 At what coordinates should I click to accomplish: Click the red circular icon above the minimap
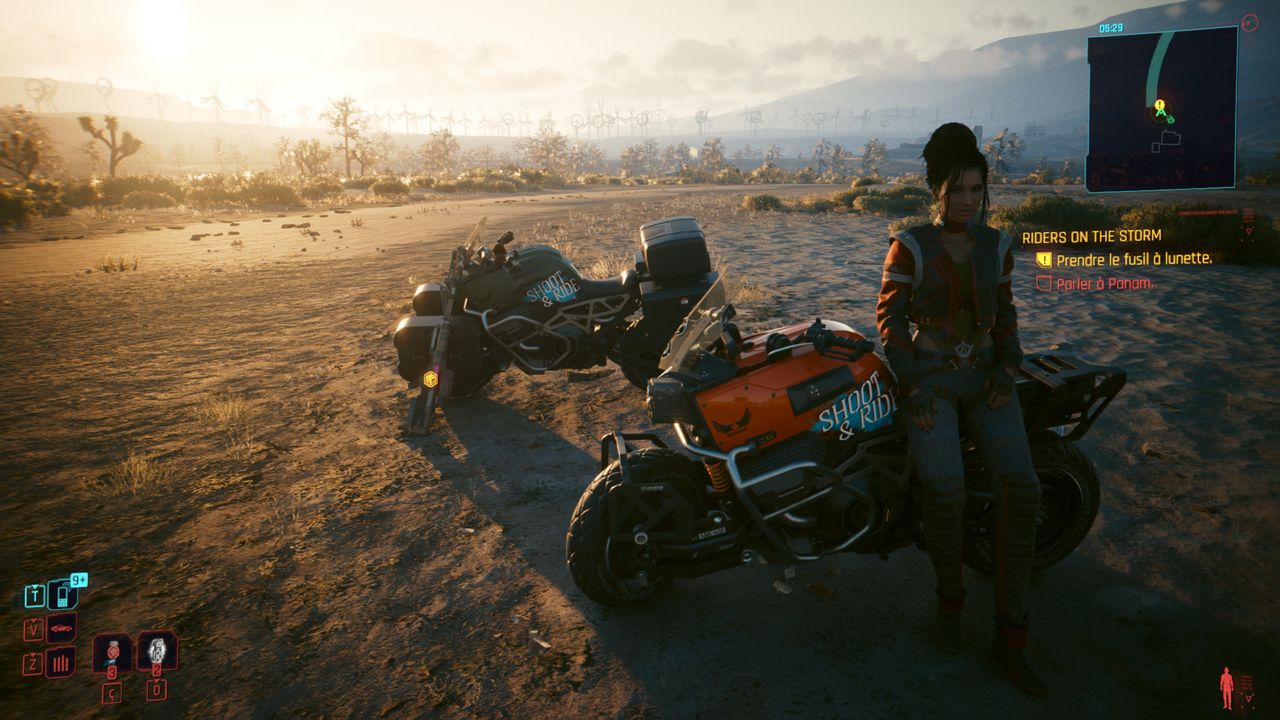[1249, 21]
